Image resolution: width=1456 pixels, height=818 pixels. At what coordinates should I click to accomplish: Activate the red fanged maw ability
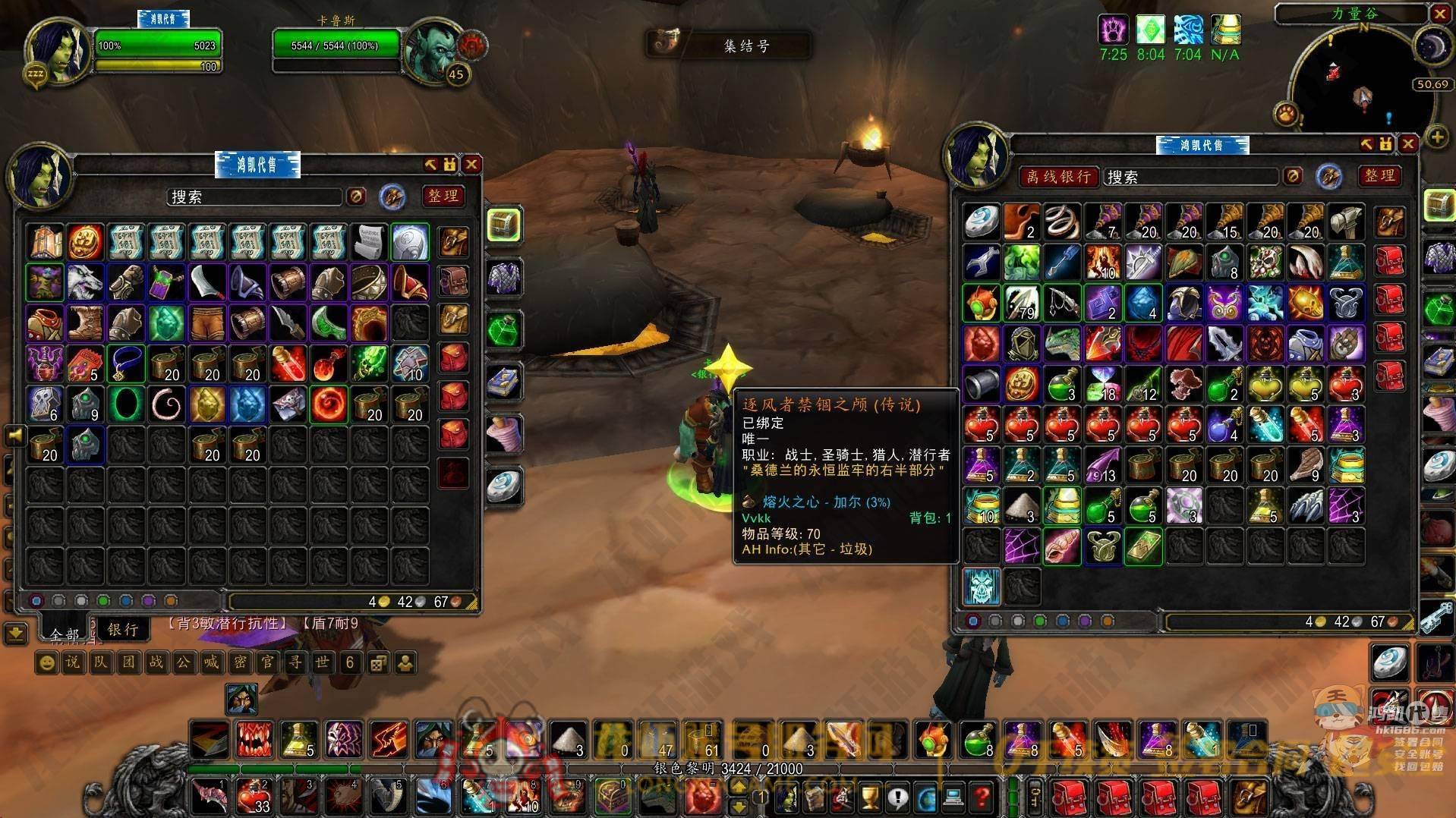pos(254,739)
